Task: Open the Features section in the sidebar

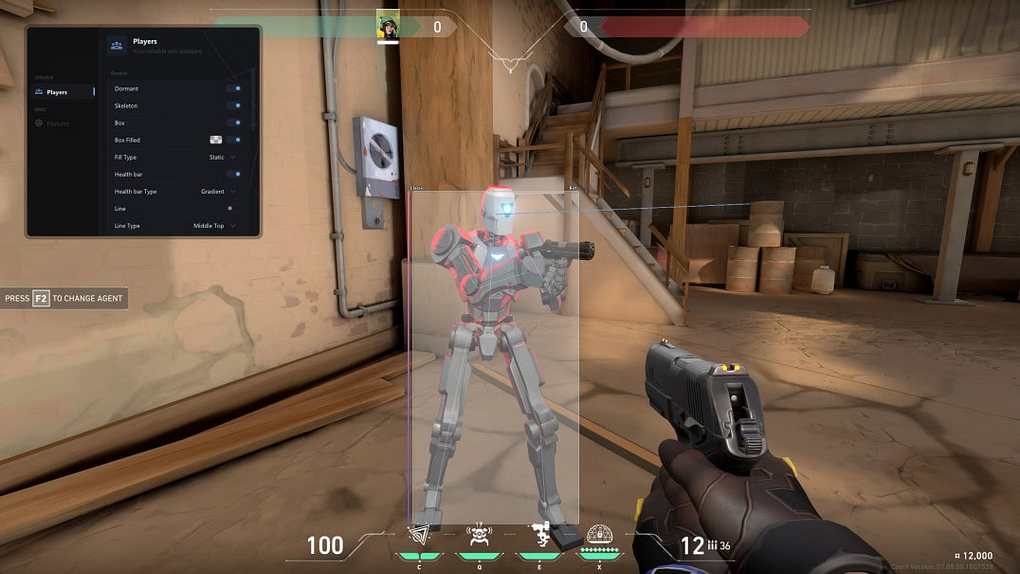Action: 57,123
